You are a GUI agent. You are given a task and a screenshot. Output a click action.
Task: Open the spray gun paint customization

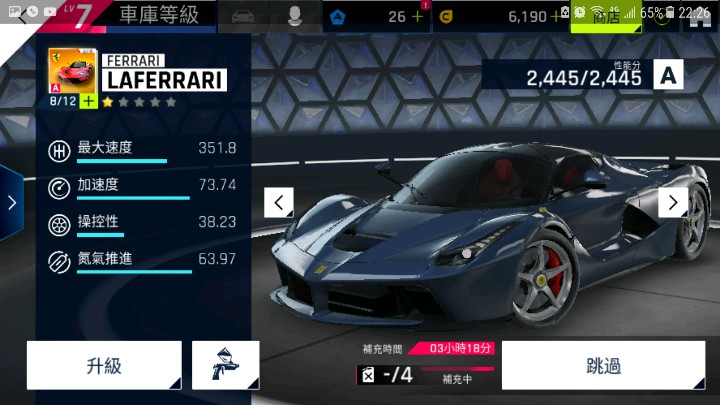[x=225, y=365]
